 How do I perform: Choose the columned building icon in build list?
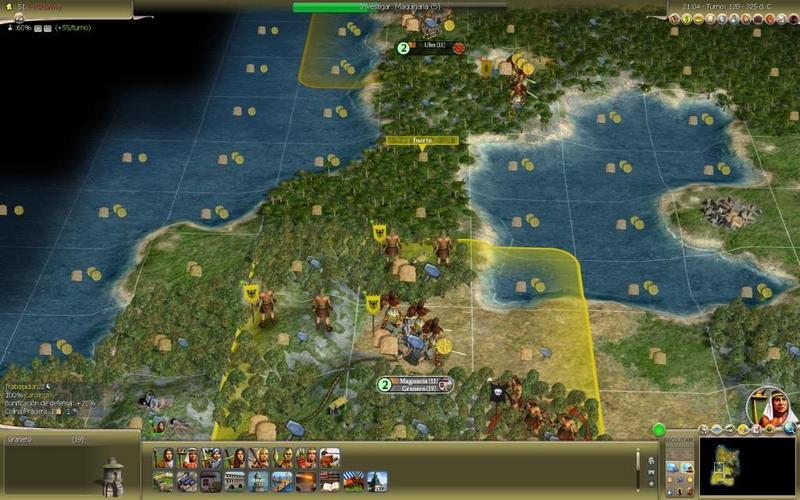235,481
